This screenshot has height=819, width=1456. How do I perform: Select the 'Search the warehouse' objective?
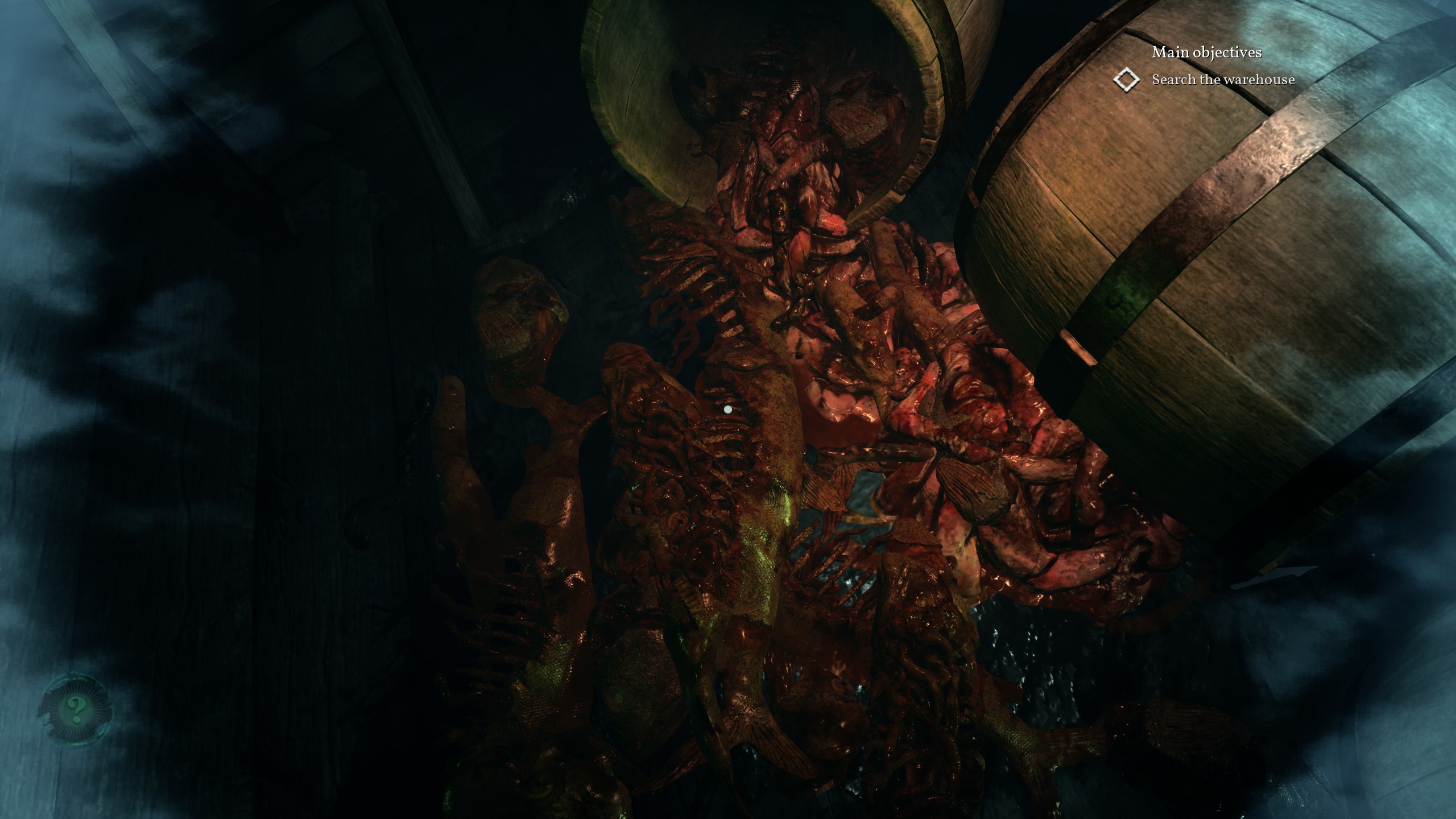point(1223,80)
